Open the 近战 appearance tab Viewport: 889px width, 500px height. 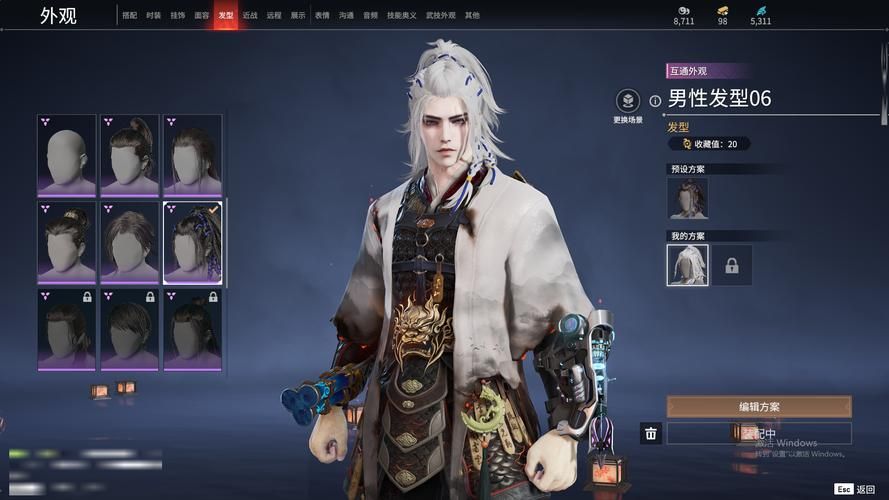coord(250,16)
